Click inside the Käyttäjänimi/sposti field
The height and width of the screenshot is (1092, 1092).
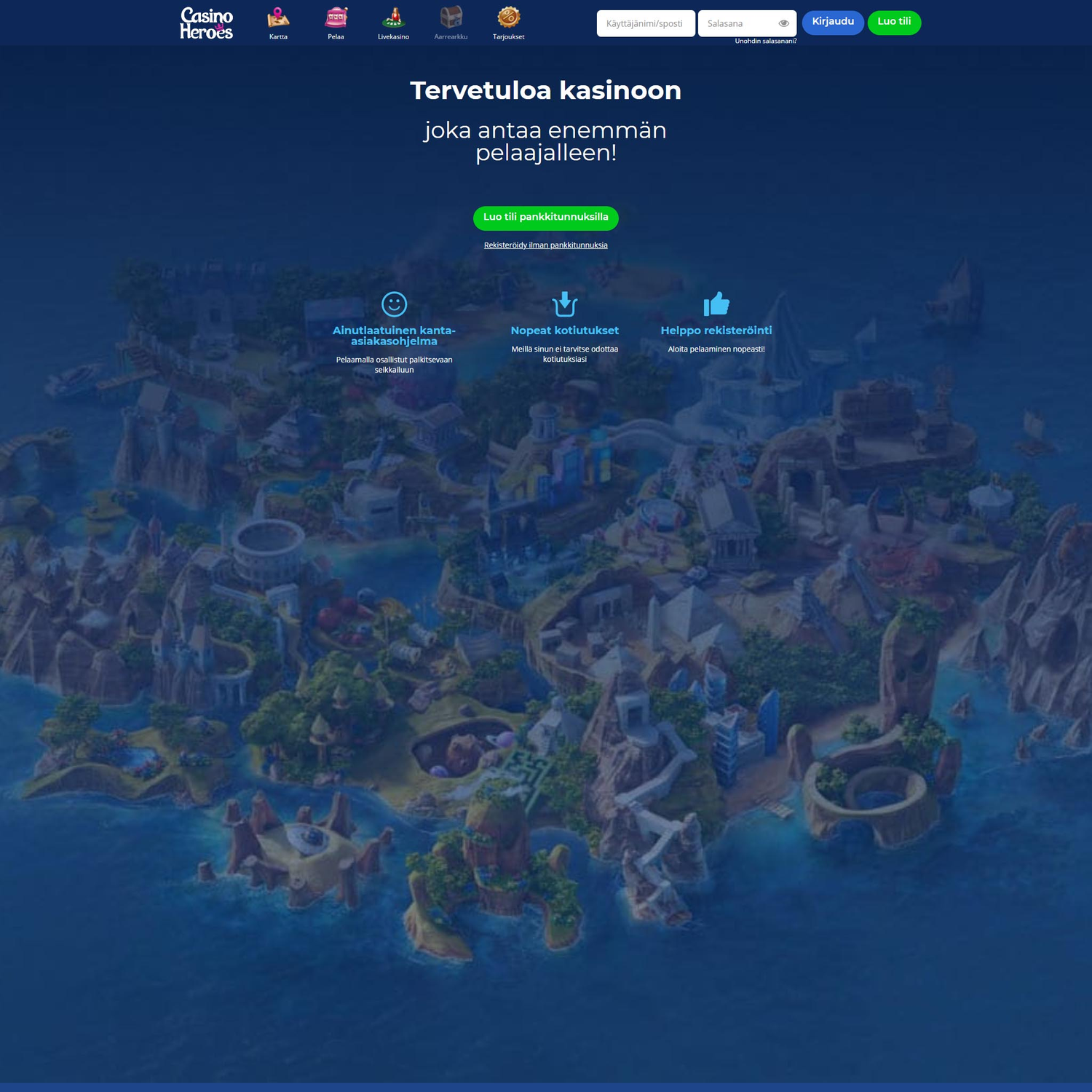coord(645,23)
